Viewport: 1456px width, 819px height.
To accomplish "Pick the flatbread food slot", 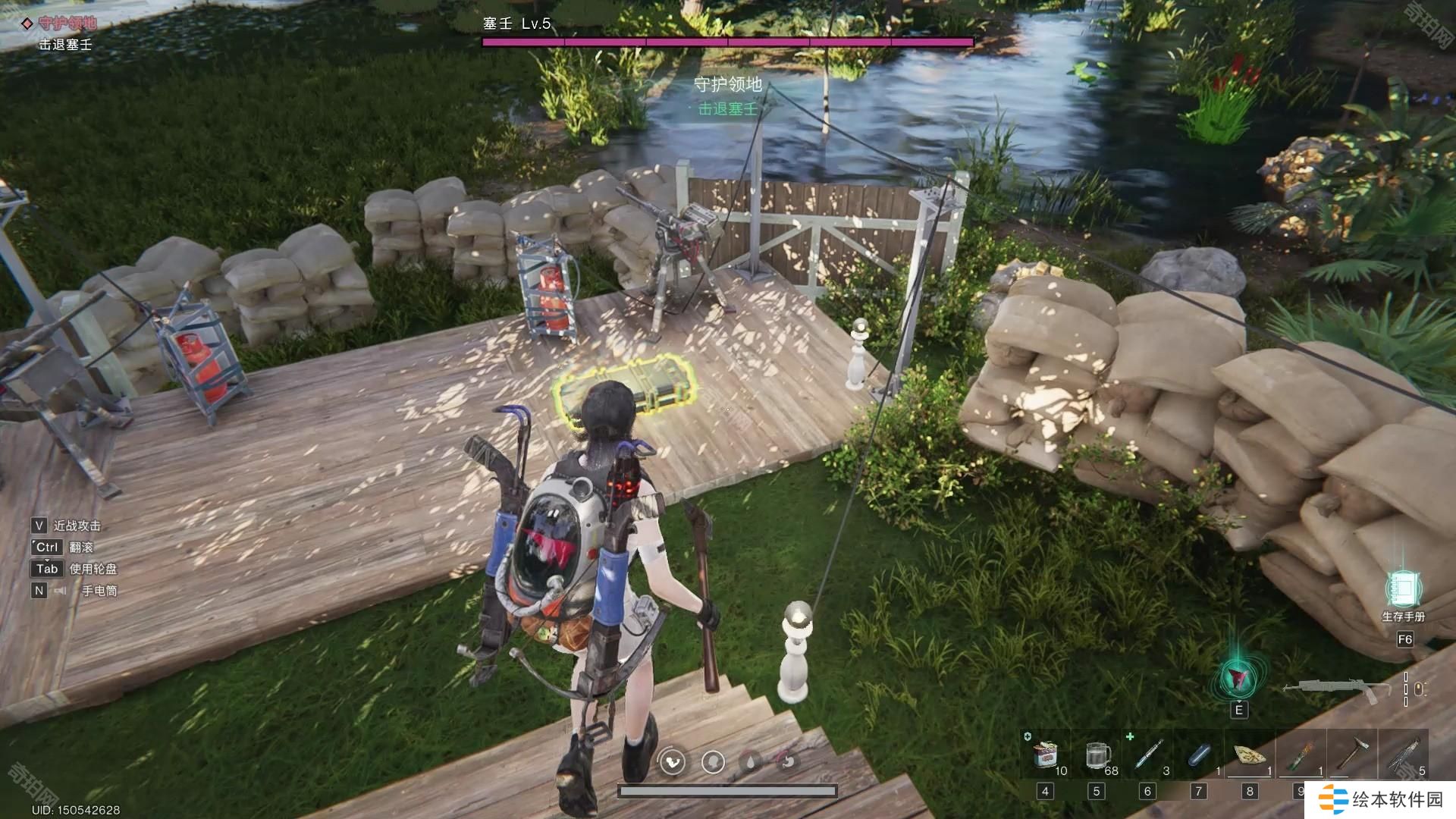I will [1249, 756].
